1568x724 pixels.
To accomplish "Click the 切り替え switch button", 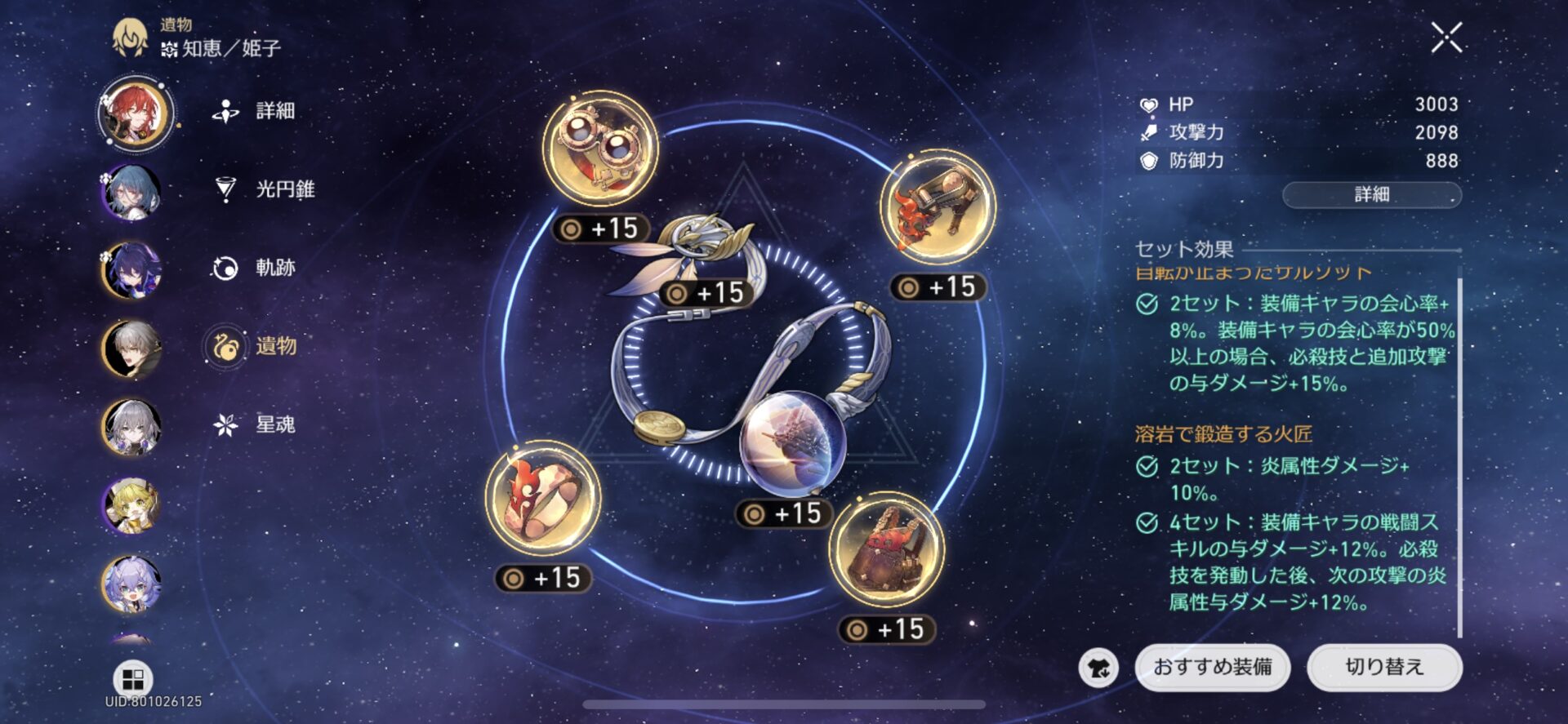I will [x=1384, y=667].
